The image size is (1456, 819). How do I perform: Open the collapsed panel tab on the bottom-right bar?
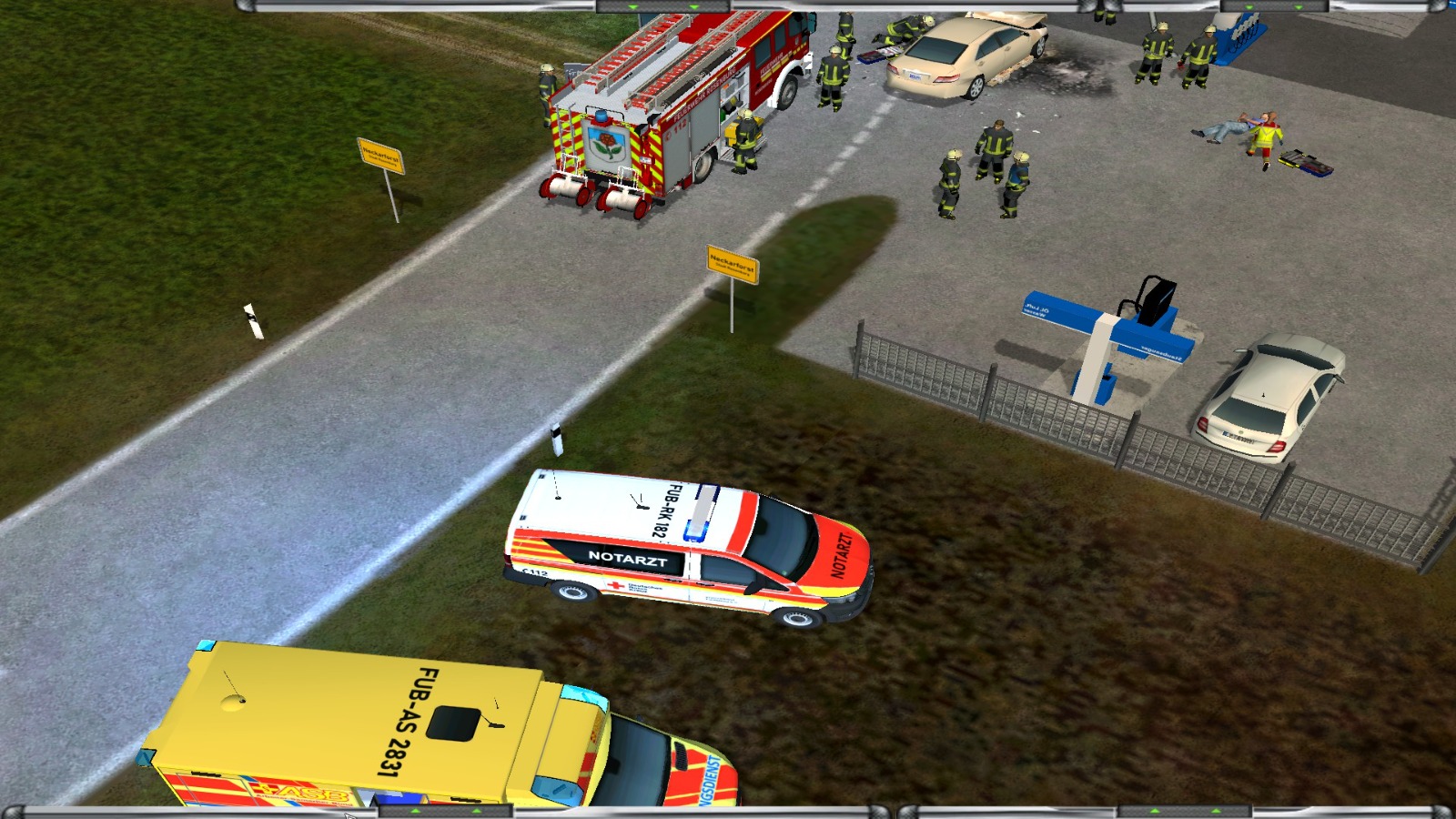1185,811
